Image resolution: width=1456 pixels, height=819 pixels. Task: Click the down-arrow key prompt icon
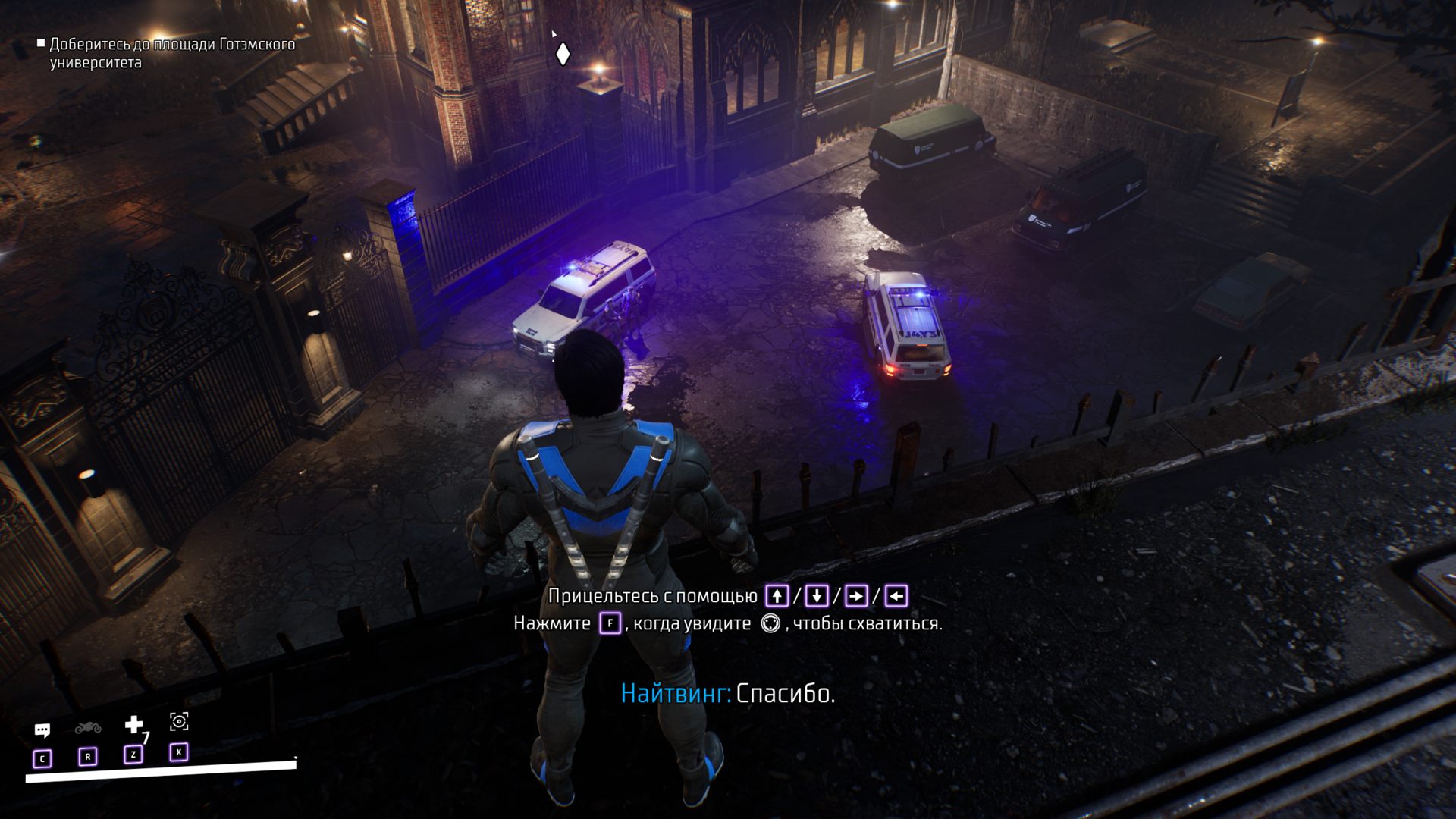(x=817, y=595)
